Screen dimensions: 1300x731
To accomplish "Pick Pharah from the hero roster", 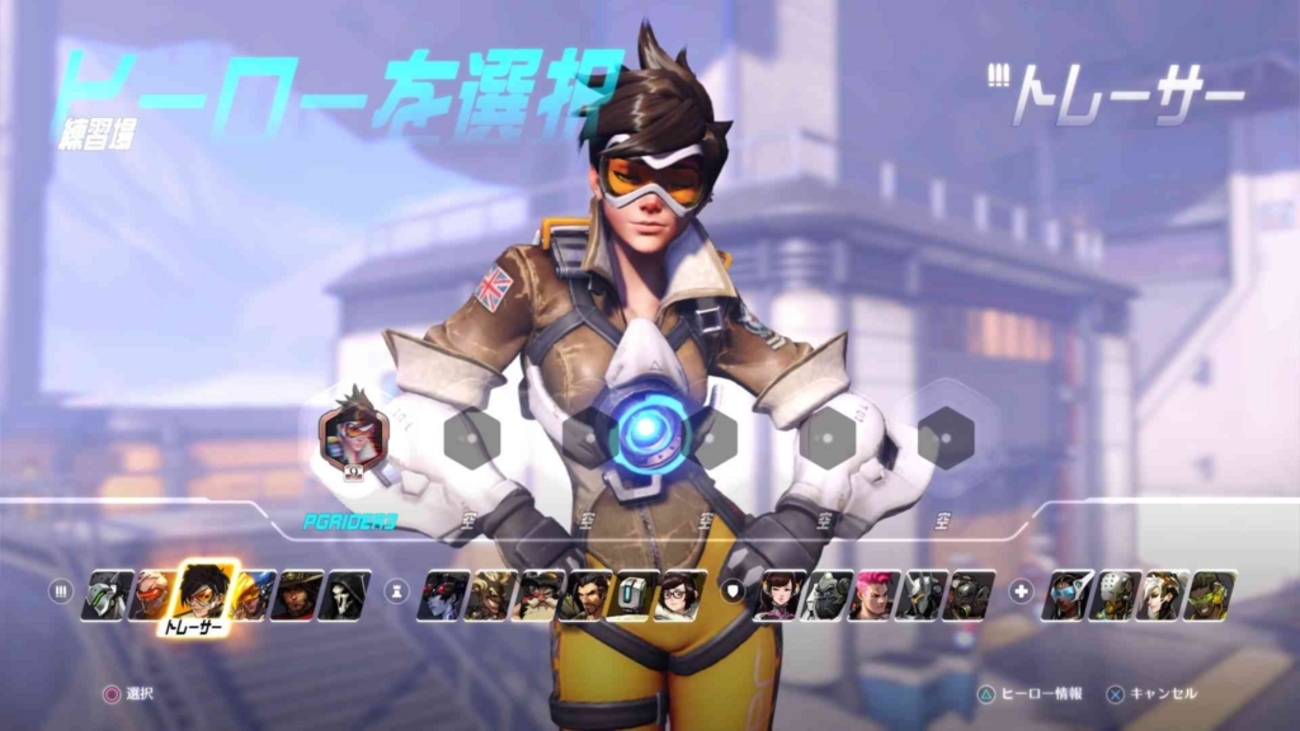I will (x=255, y=595).
